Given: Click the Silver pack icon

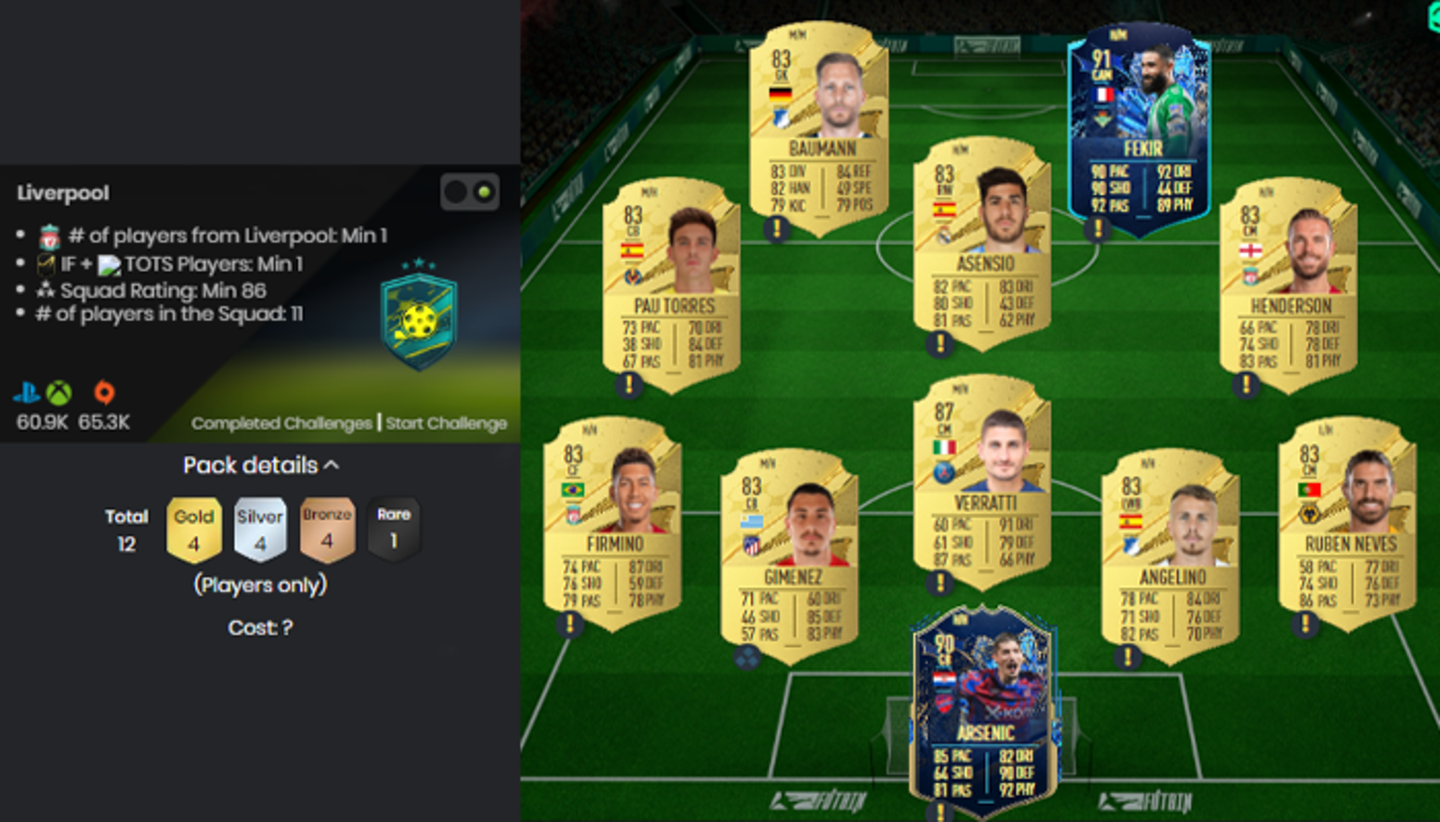Looking at the screenshot, I should tap(260, 528).
